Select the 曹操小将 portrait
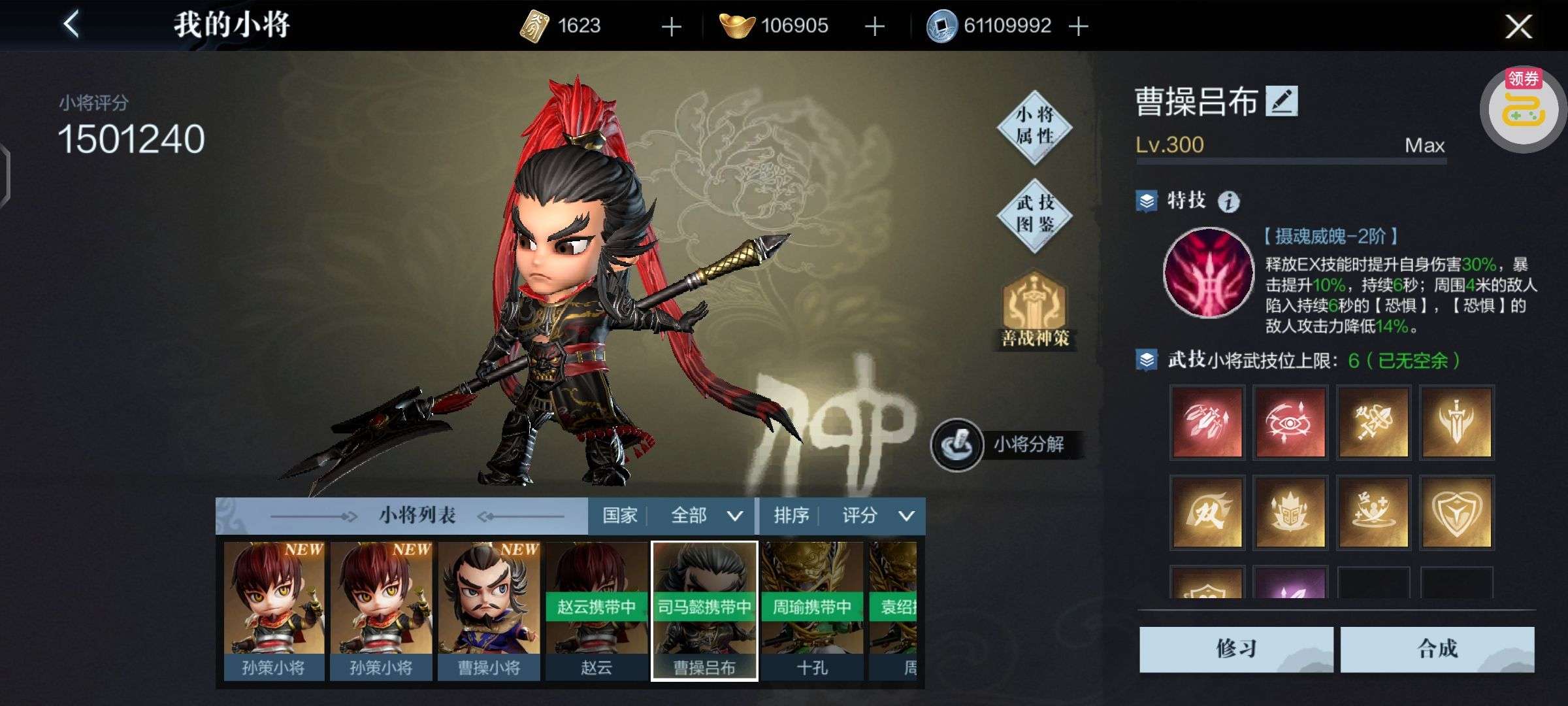The image size is (1568, 706). 489,611
